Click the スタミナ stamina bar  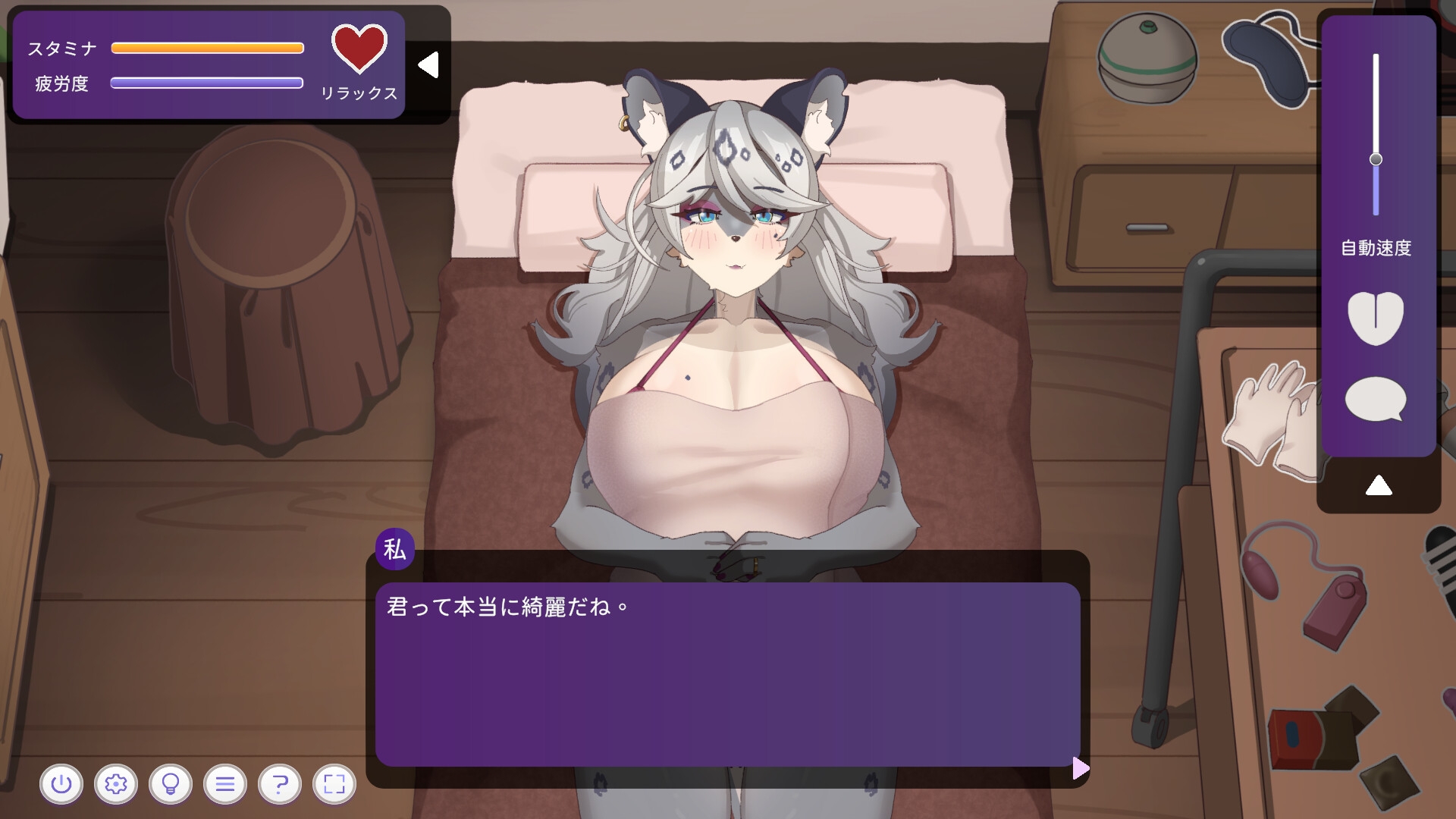click(207, 47)
